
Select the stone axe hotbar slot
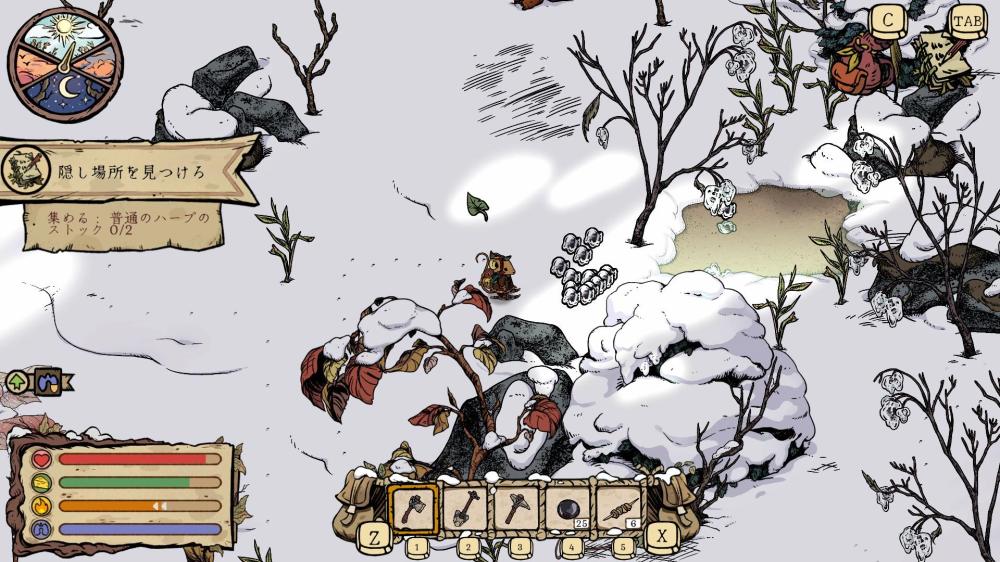tap(412, 508)
